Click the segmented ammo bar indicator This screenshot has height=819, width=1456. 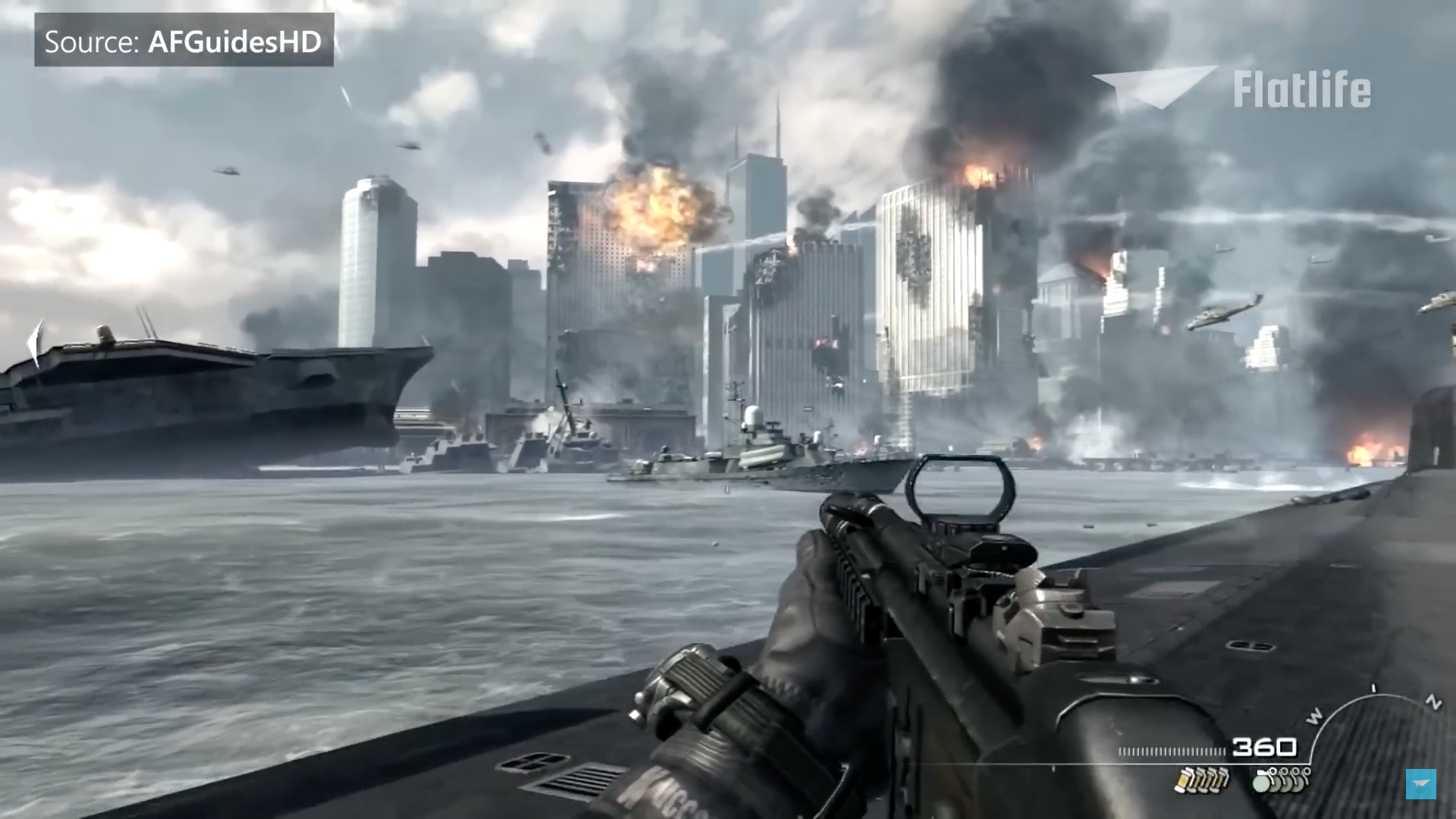[x=1171, y=750]
